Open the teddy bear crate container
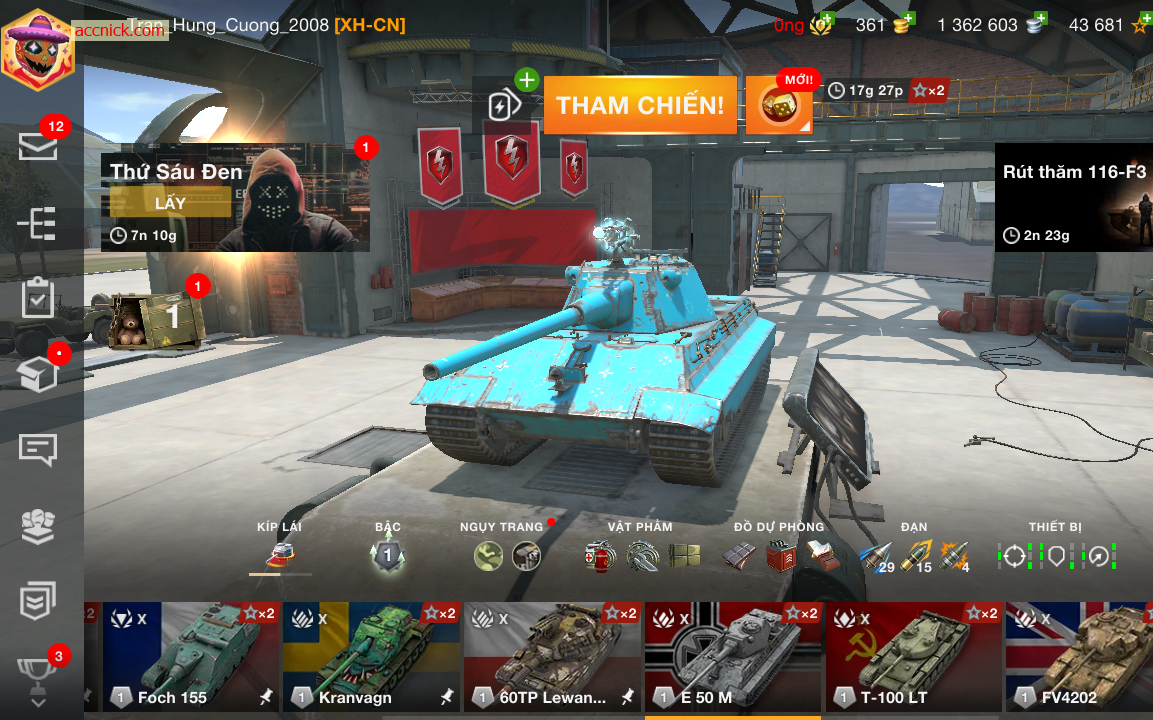The height and width of the screenshot is (720, 1153). pyautogui.click(x=155, y=320)
